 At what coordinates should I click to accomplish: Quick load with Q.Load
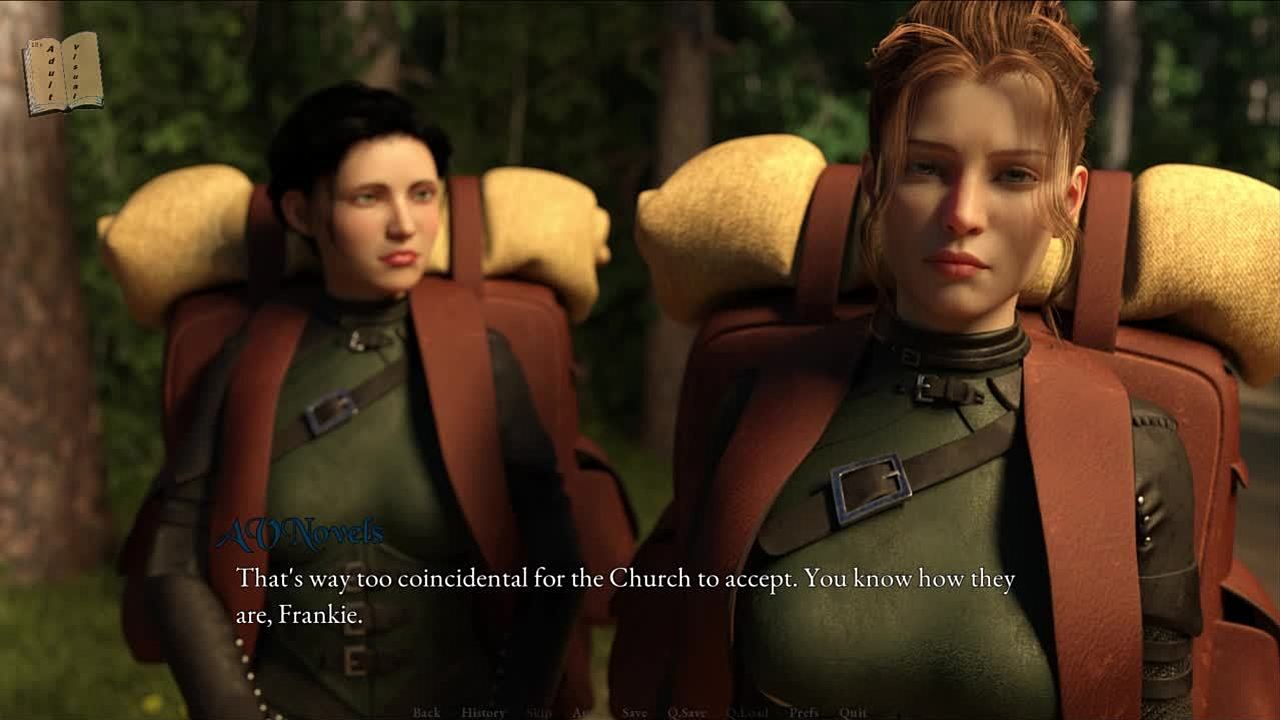tap(747, 712)
